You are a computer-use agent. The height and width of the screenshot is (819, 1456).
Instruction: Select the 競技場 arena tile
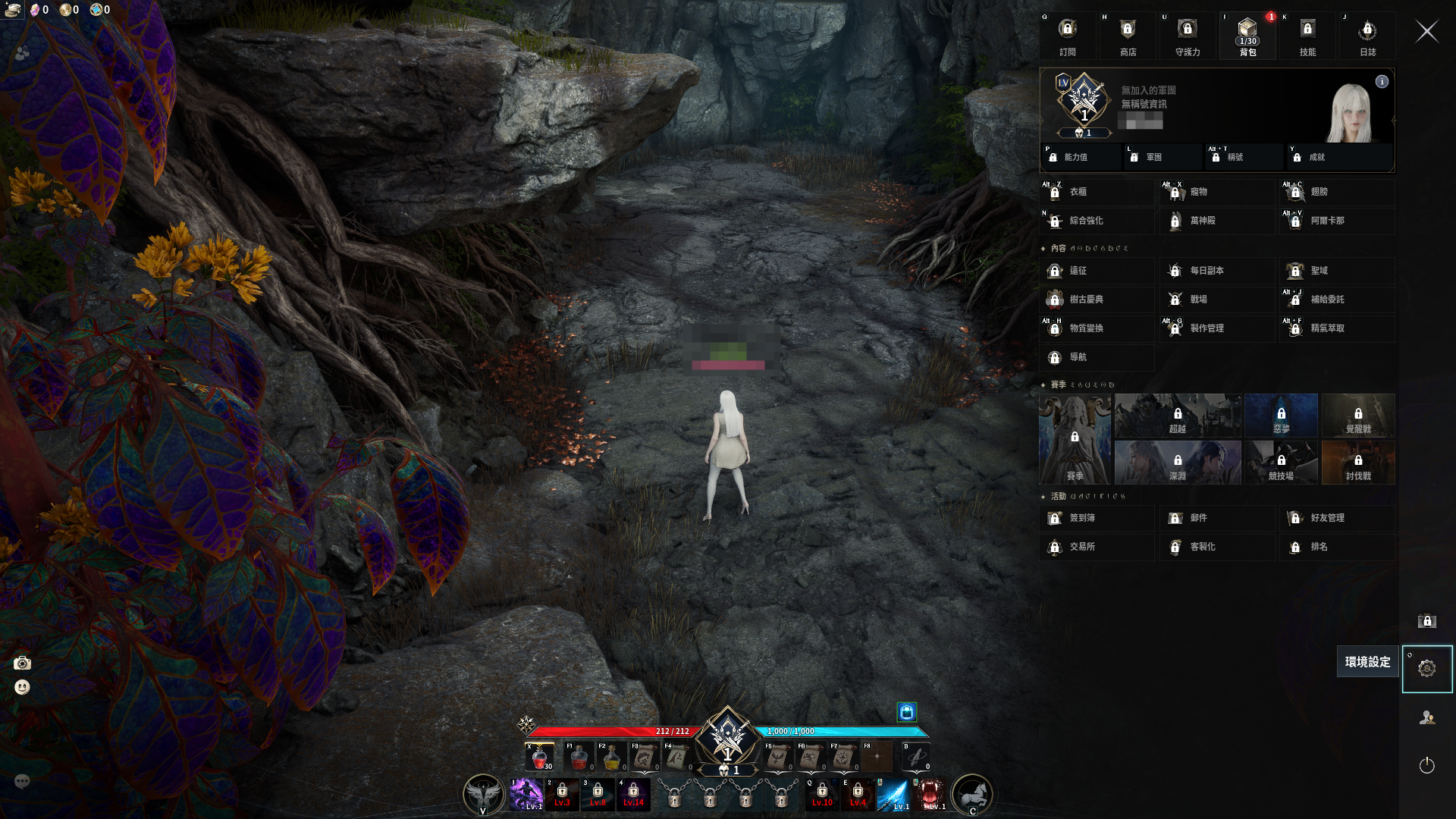(1281, 463)
